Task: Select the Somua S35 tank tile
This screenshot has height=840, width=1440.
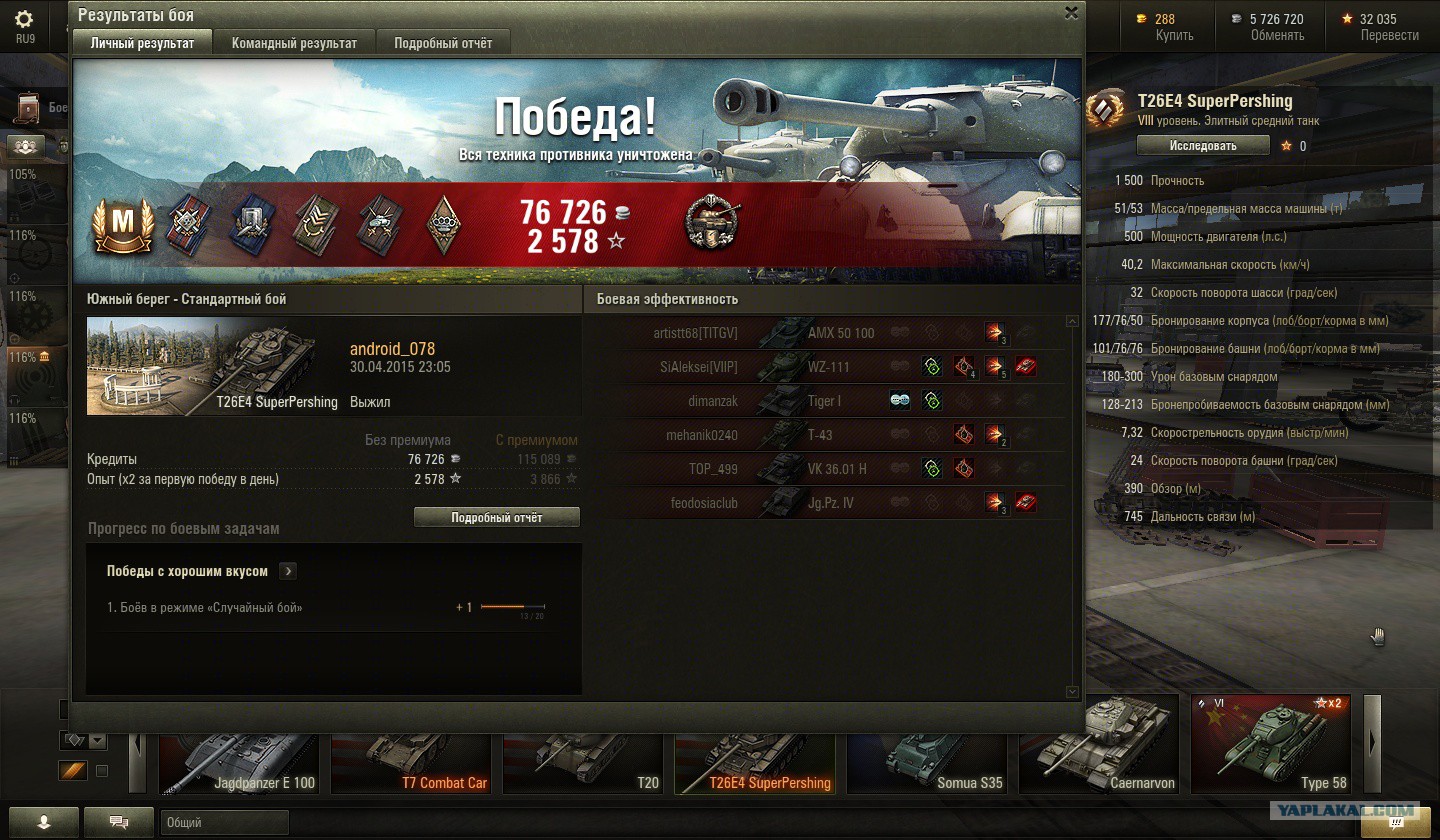Action: click(926, 745)
